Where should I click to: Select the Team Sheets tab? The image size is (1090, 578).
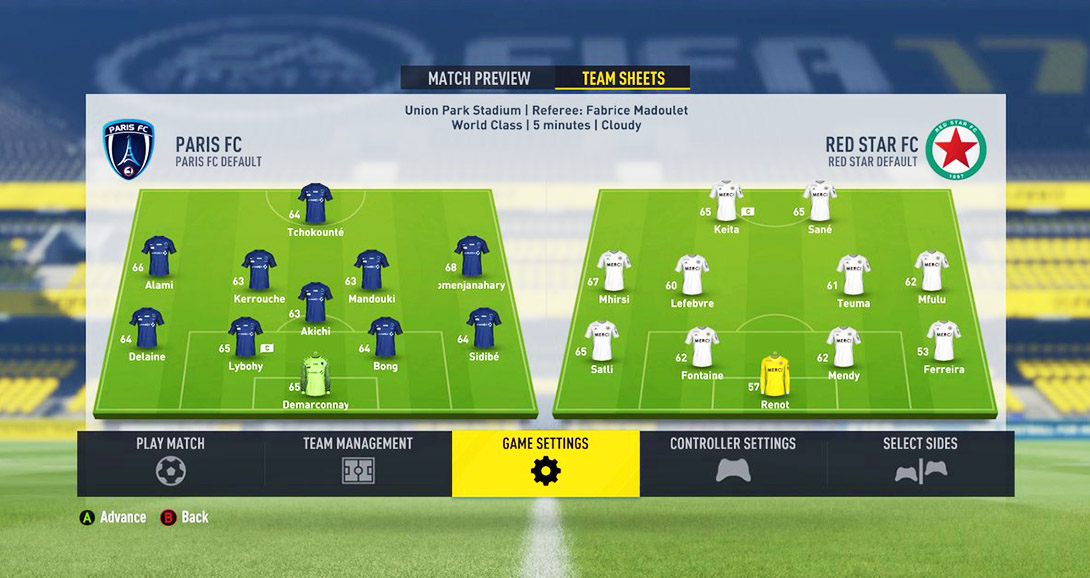(x=622, y=79)
